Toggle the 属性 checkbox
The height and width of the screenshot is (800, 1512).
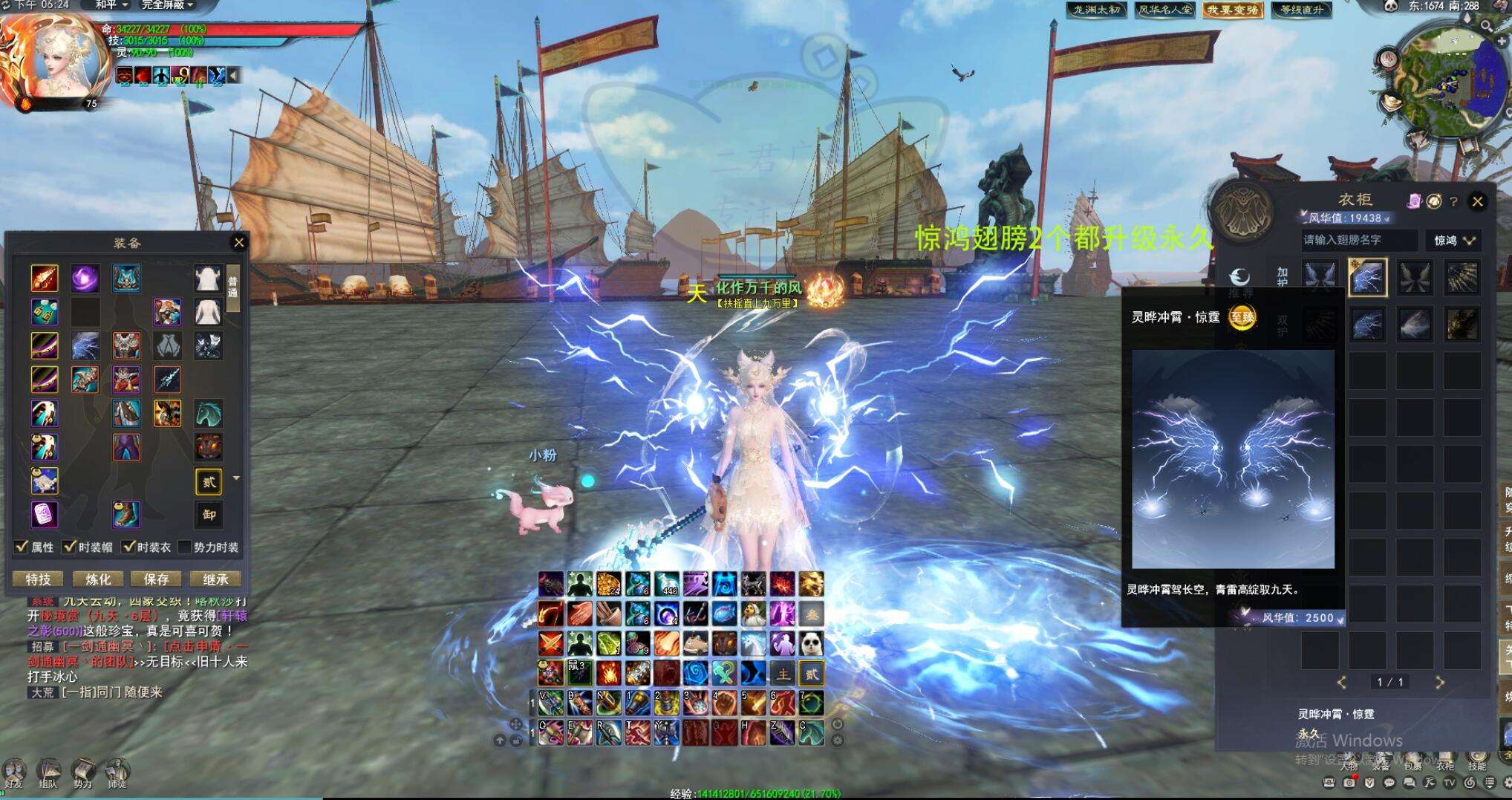[22, 547]
